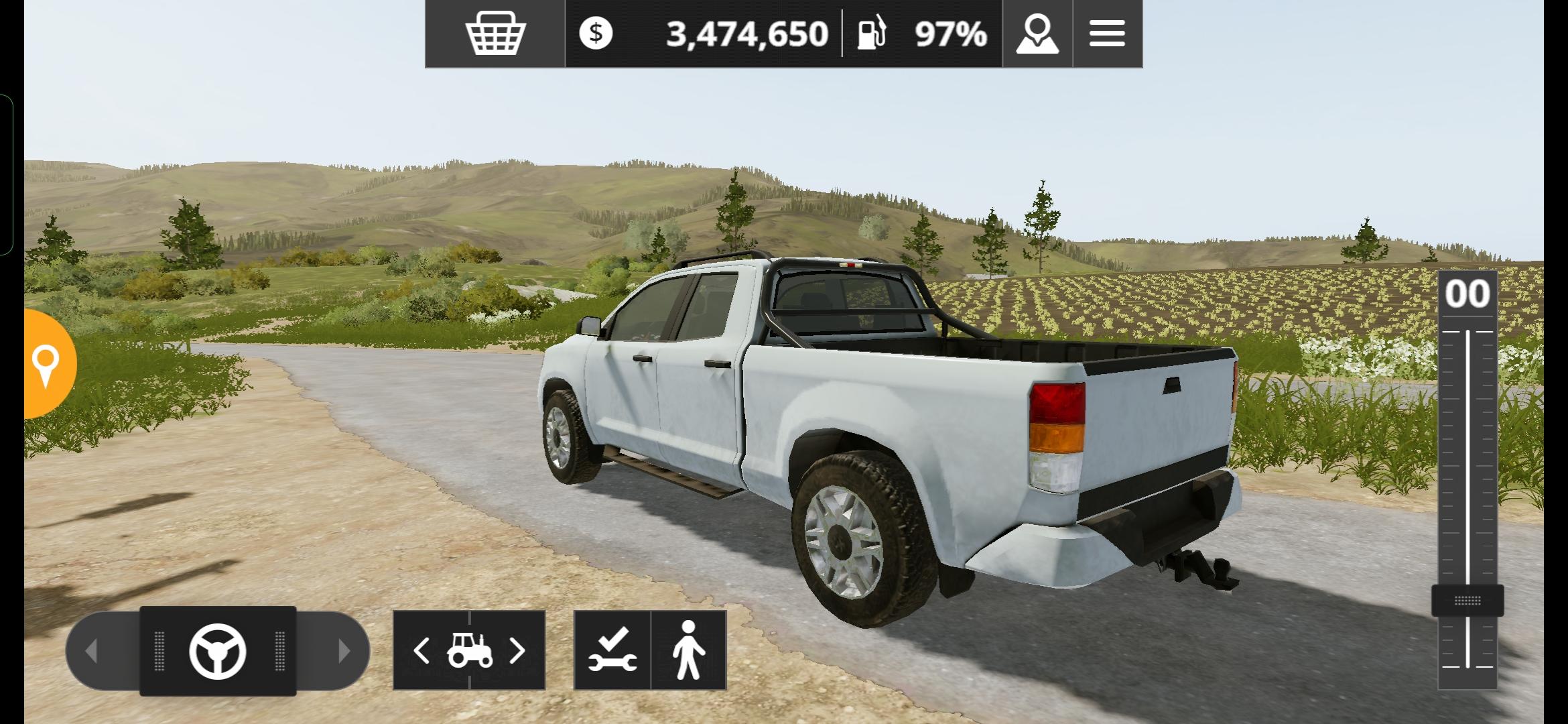This screenshot has height=724, width=1568.
Task: Steer right with the right arrow
Action: (343, 650)
